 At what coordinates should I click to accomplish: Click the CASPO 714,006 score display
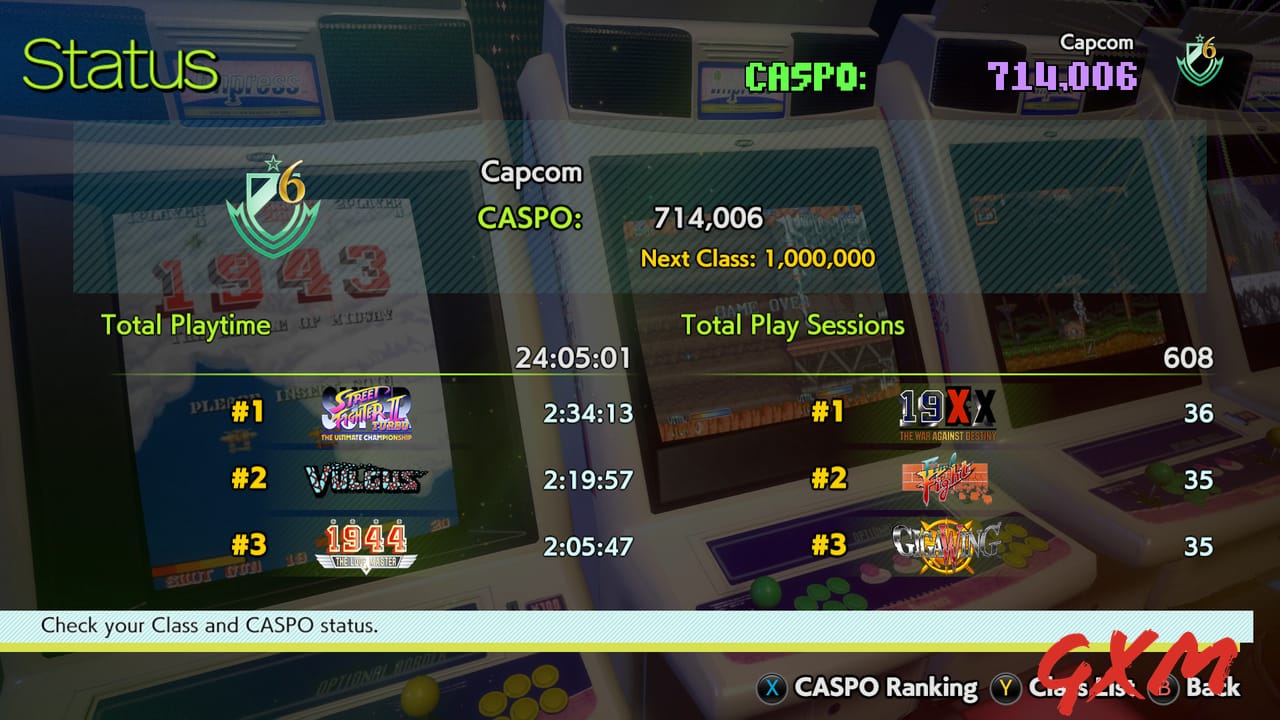(708, 218)
